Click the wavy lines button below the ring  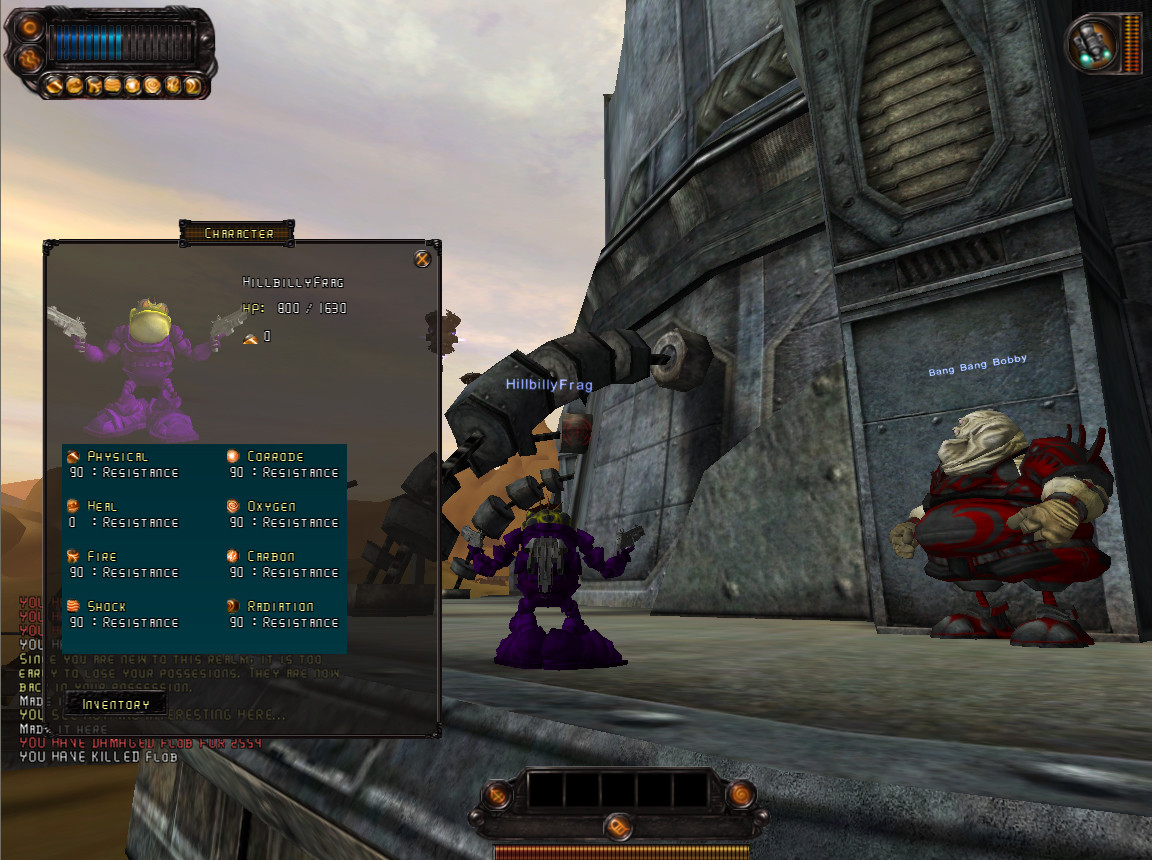[29, 60]
